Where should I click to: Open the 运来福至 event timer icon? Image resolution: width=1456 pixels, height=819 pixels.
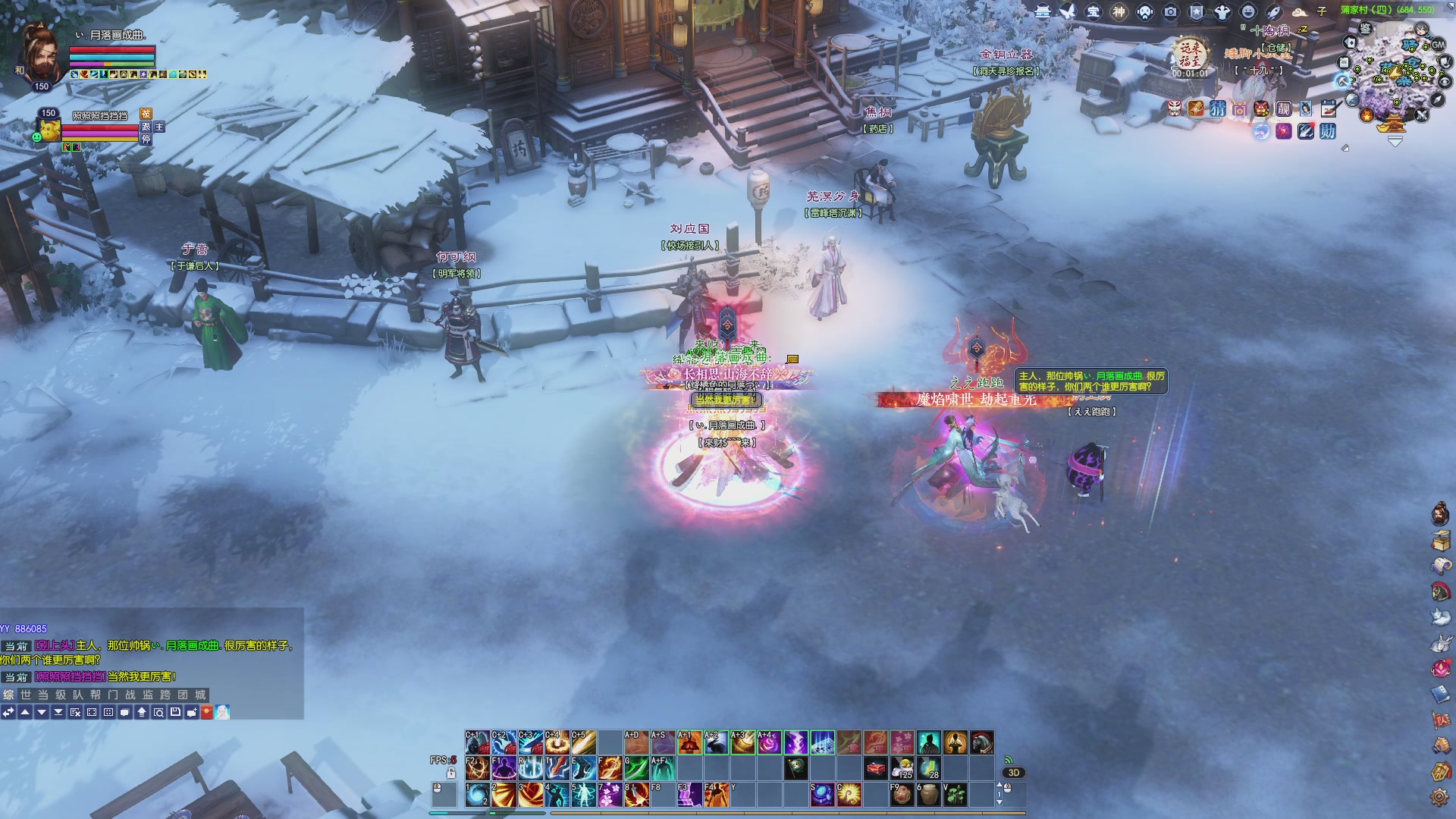pos(1189,58)
